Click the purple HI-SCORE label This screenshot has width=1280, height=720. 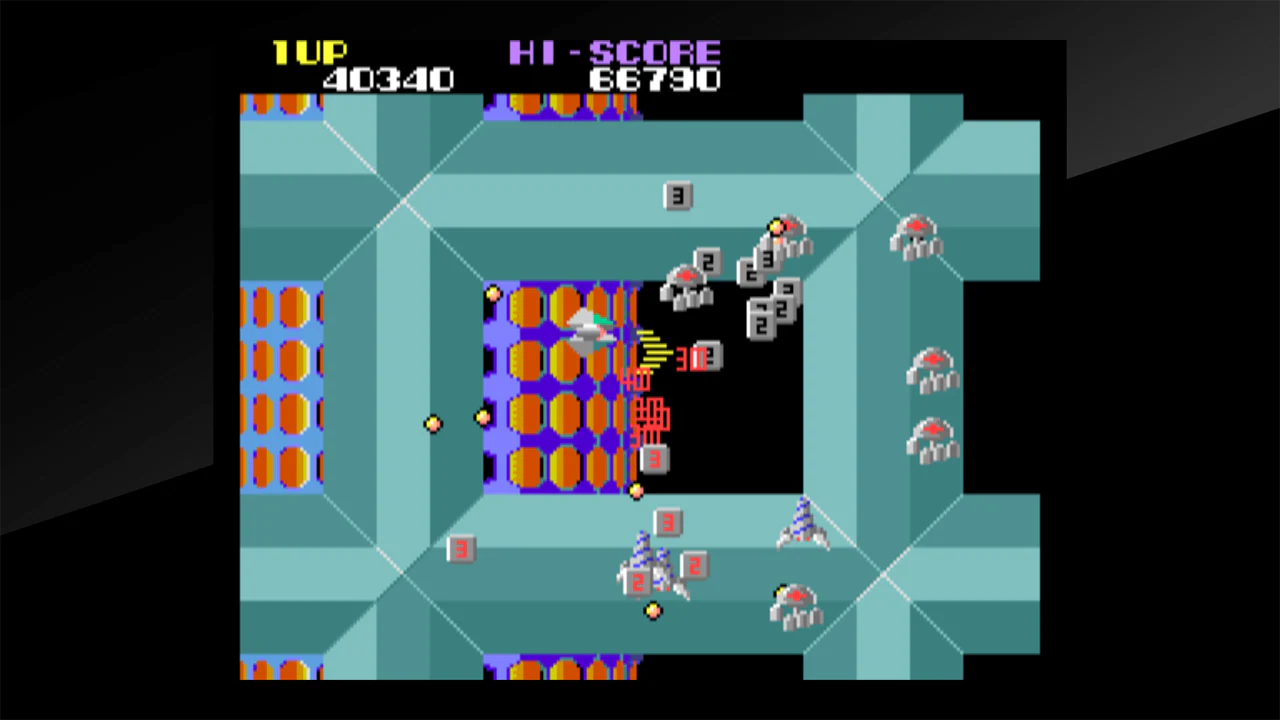pyautogui.click(x=616, y=53)
